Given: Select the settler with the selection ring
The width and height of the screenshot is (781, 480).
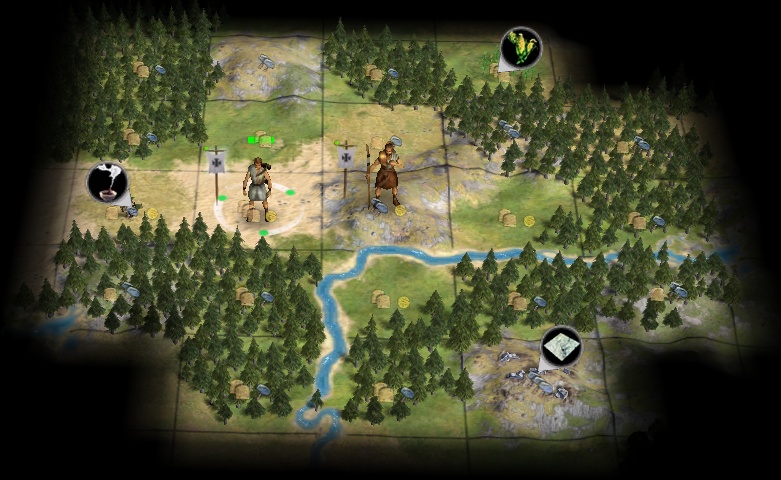Looking at the screenshot, I should (255, 188).
